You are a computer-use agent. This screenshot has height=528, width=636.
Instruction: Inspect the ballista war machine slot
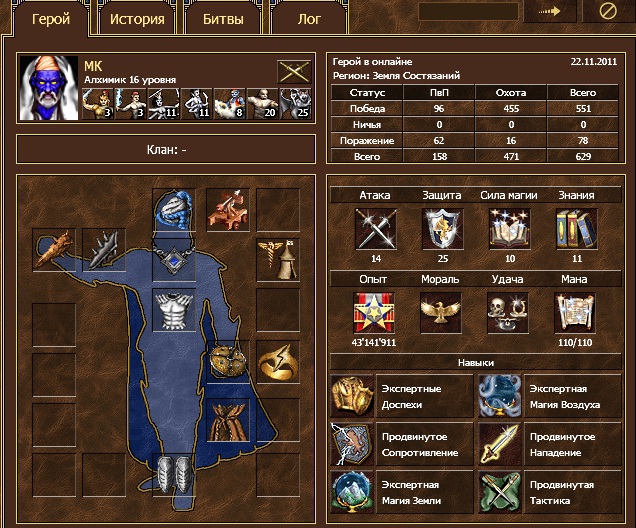(227, 210)
